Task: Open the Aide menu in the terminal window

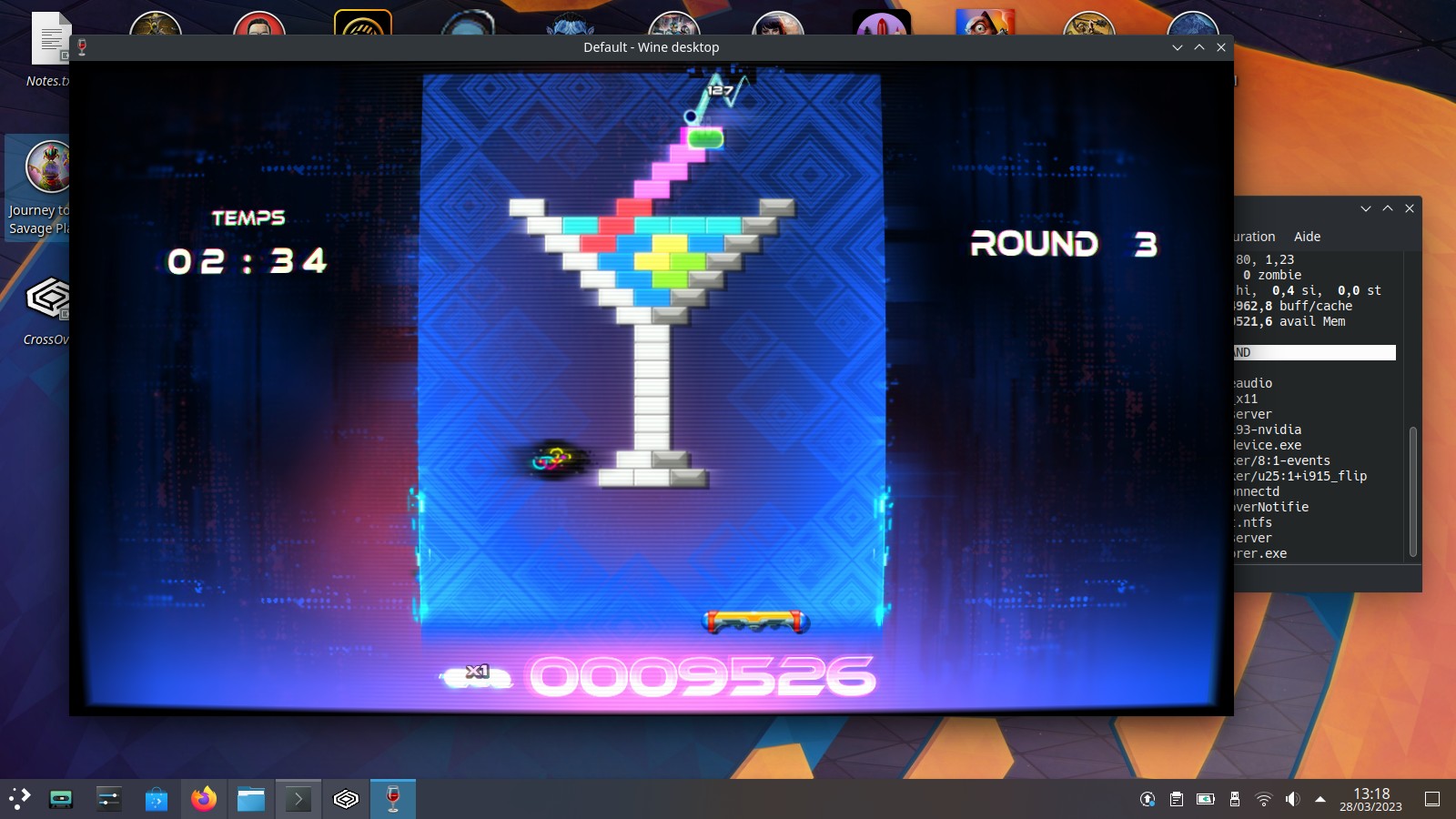Action: [1308, 237]
